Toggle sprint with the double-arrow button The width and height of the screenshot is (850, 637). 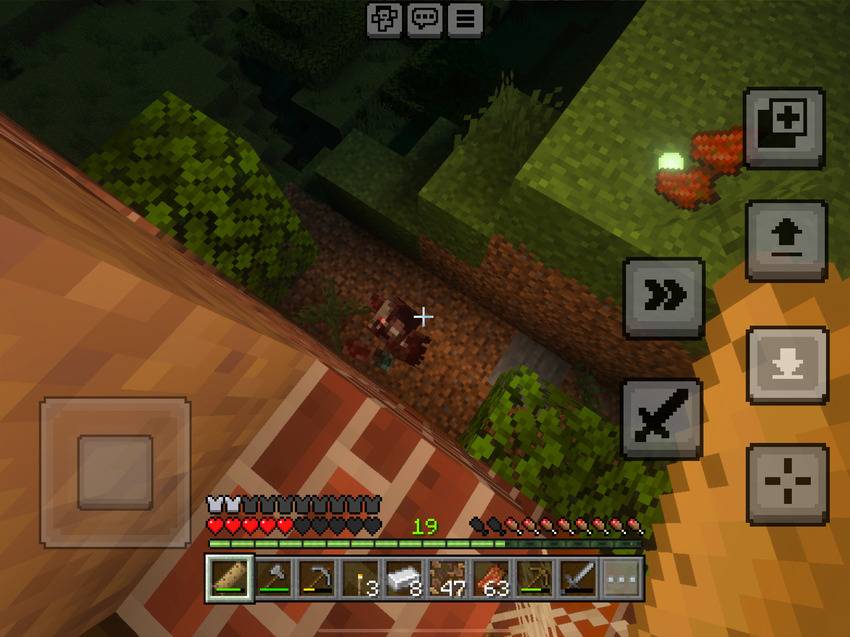[x=664, y=297]
